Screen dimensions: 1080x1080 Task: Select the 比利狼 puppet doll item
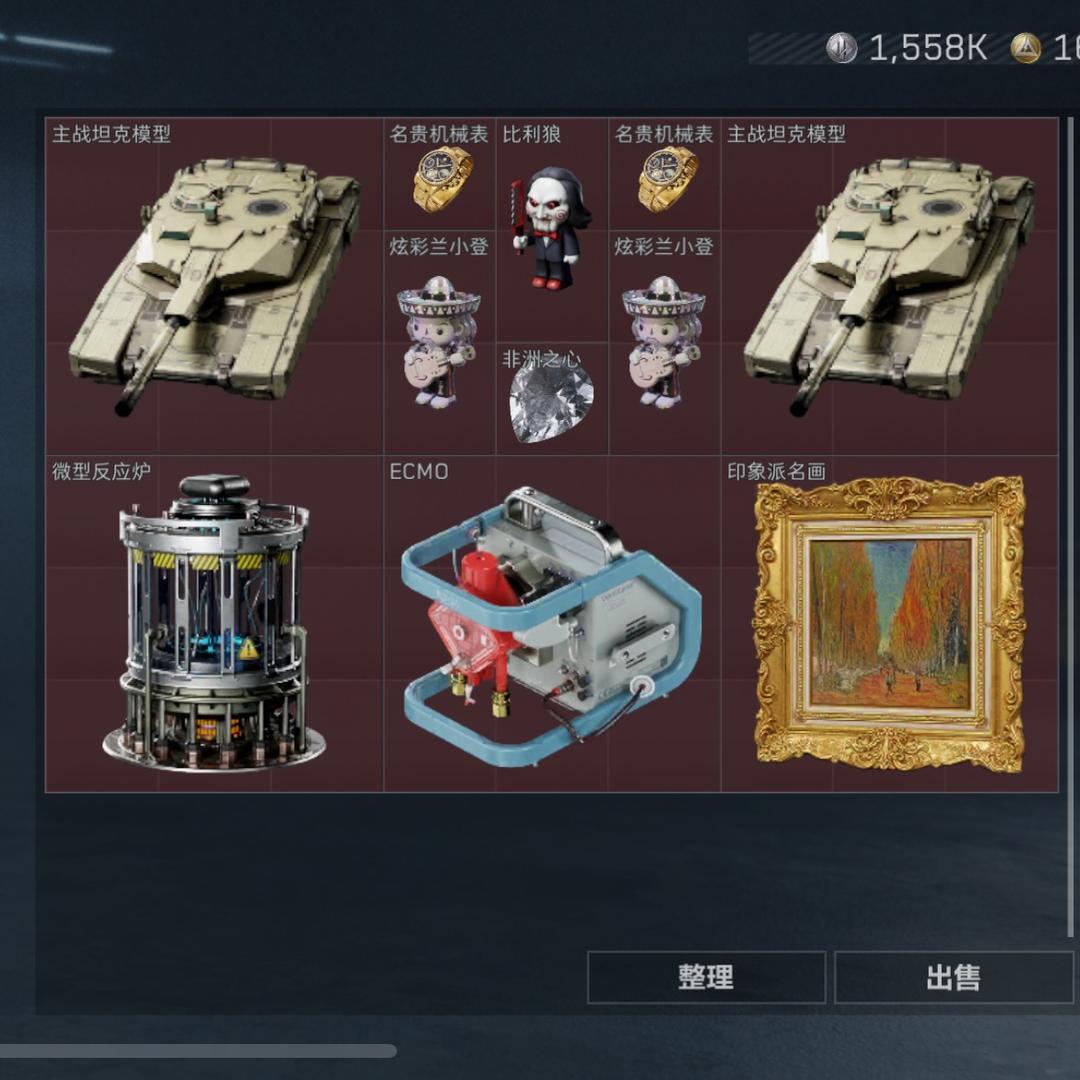[x=552, y=229]
